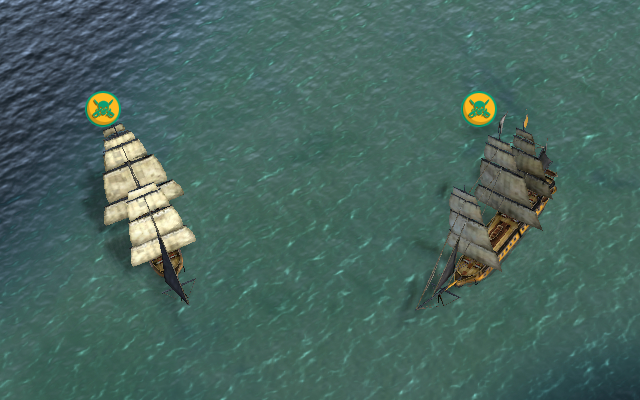Select the unit badge above the white-sailed ship
This screenshot has width=640, height=400.
[x=103, y=108]
